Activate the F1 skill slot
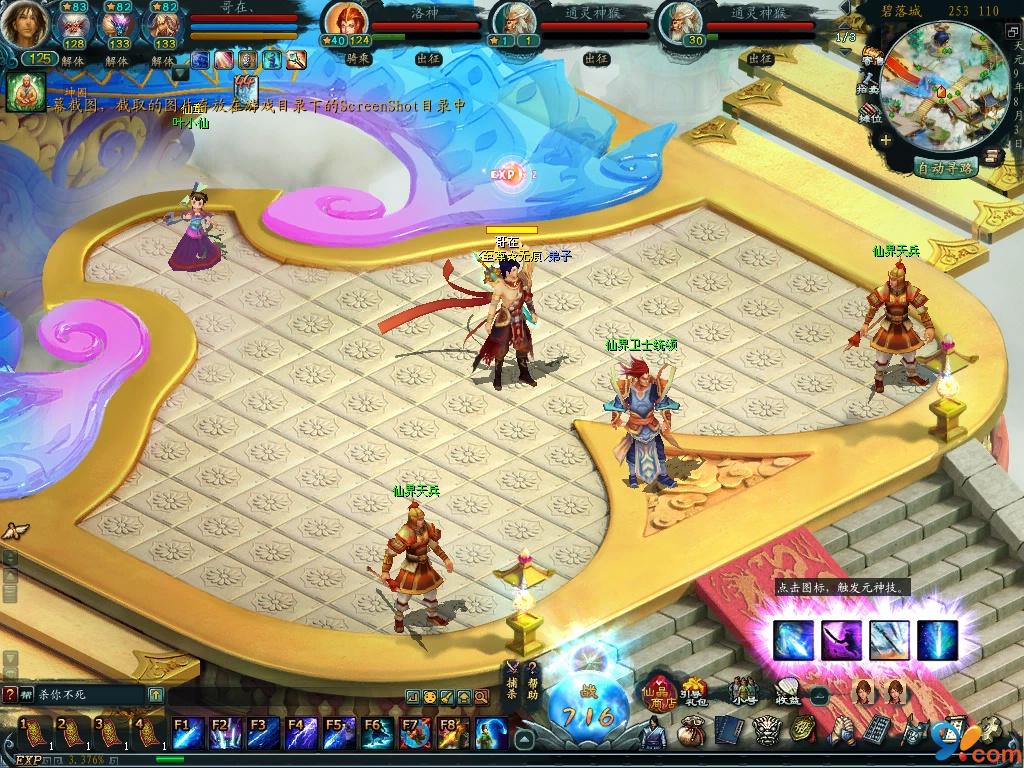Image resolution: width=1024 pixels, height=768 pixels. pos(188,734)
